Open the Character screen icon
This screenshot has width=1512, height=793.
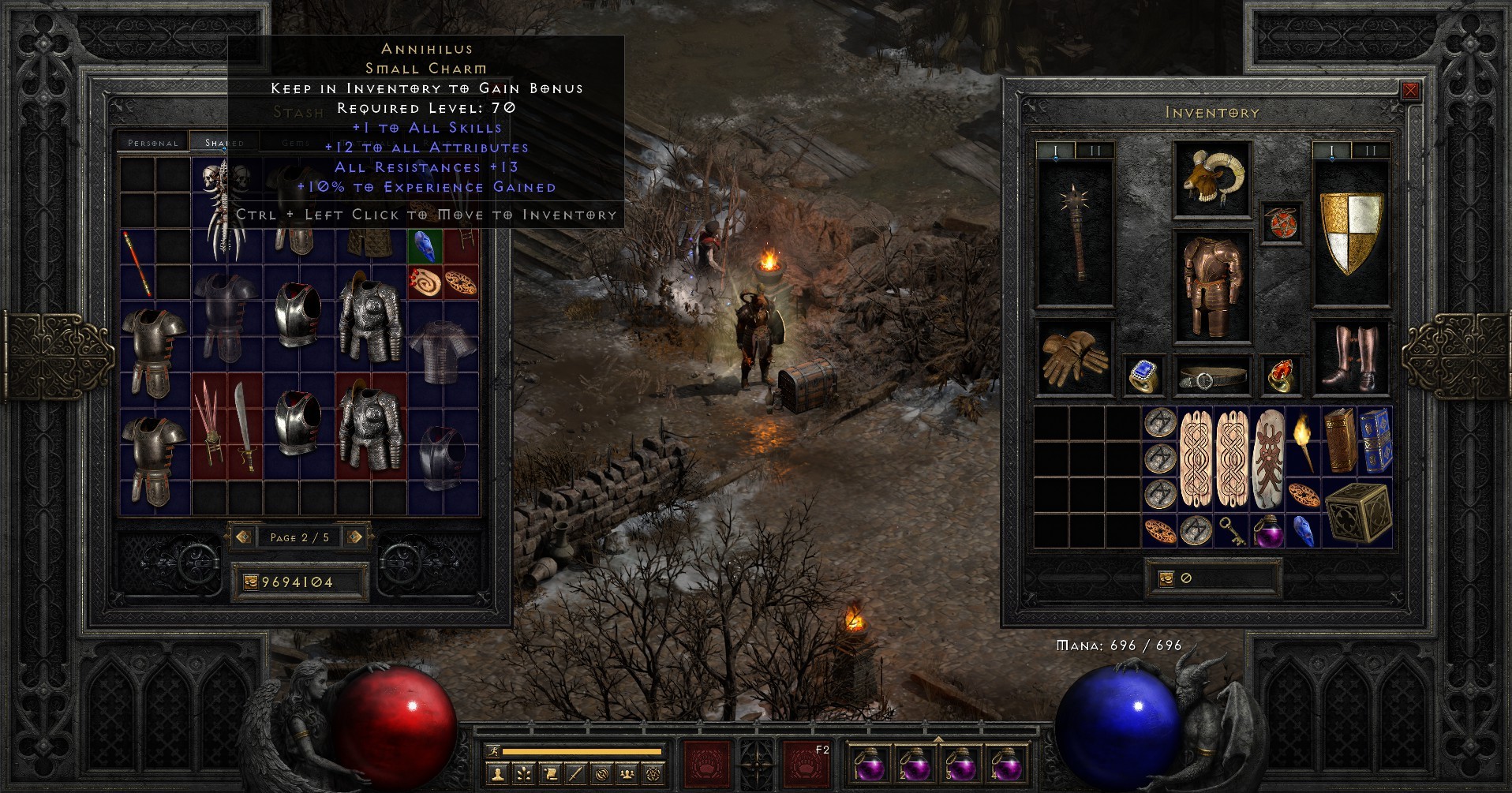pos(497,775)
